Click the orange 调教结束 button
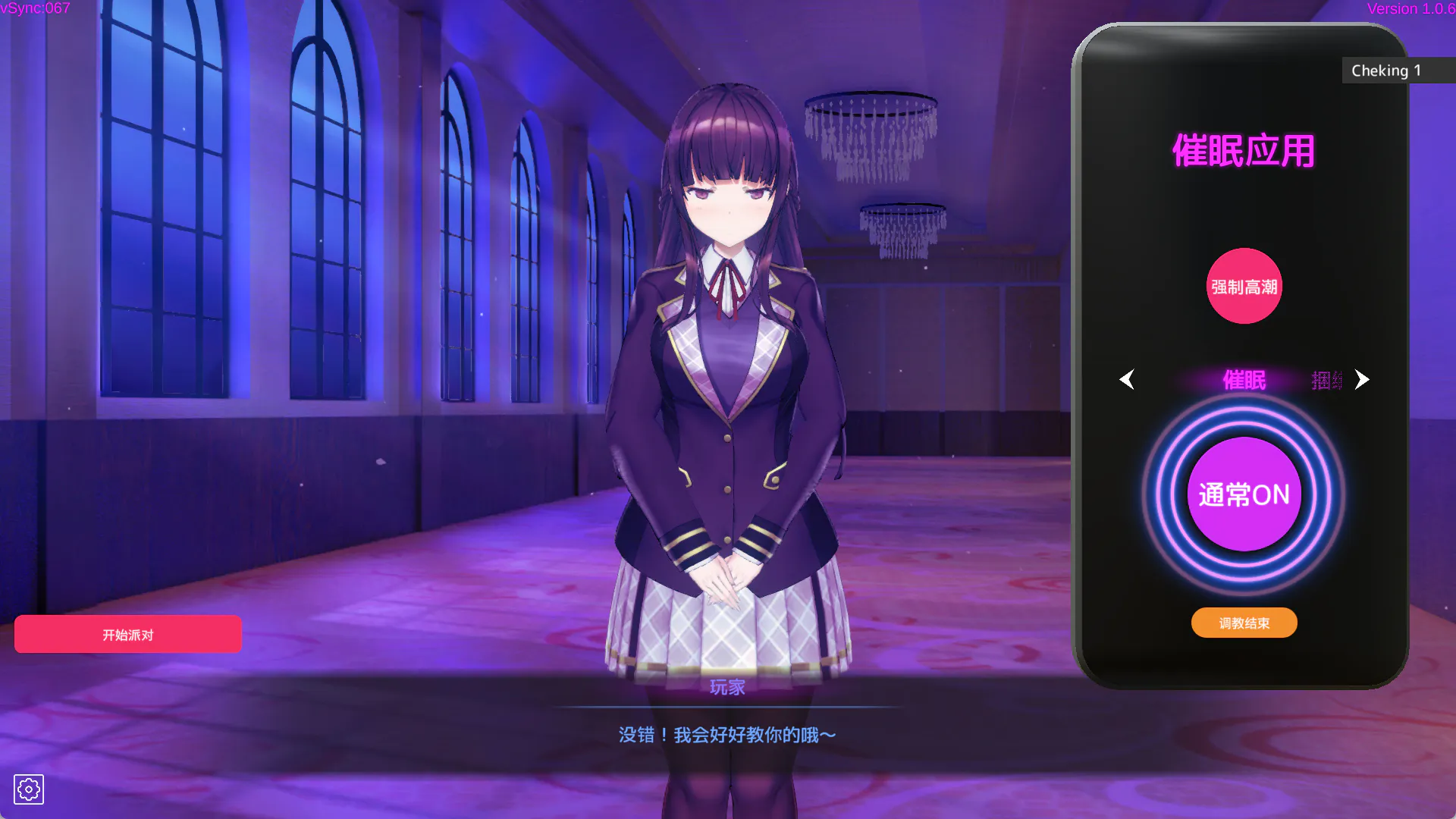The width and height of the screenshot is (1456, 819). coord(1244,623)
